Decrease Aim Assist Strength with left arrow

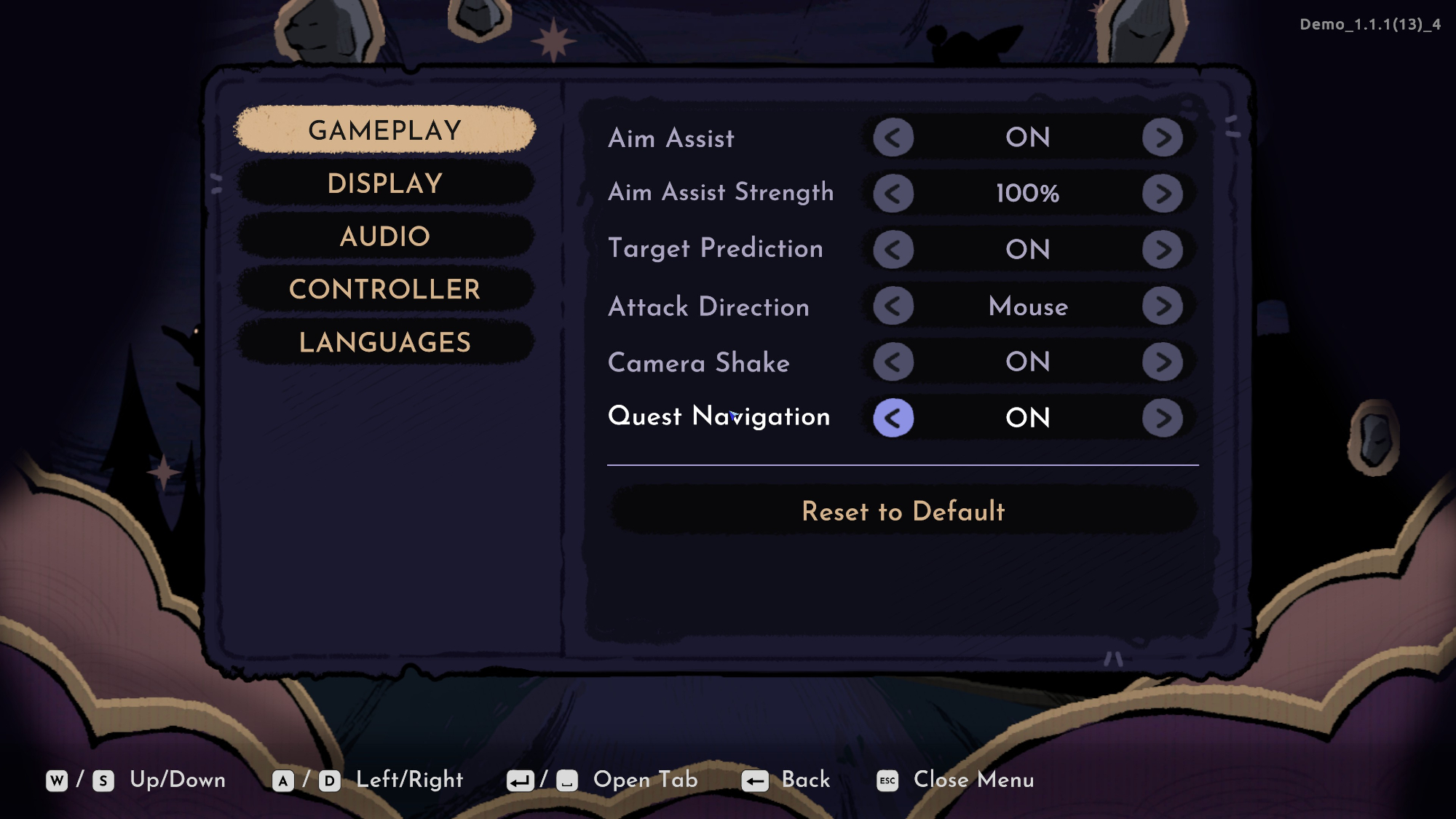893,194
